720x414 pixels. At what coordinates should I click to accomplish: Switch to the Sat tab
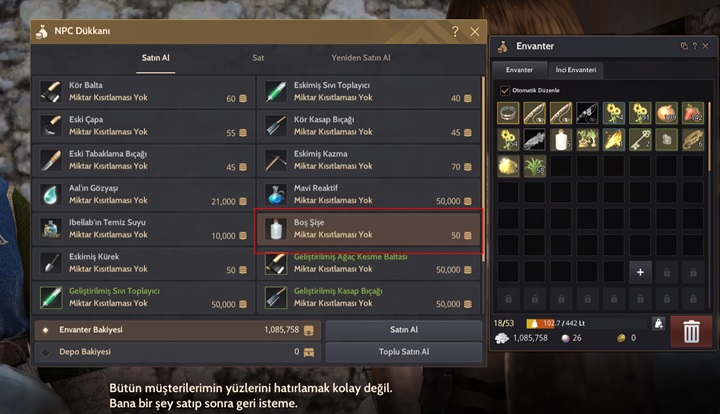pyautogui.click(x=258, y=58)
